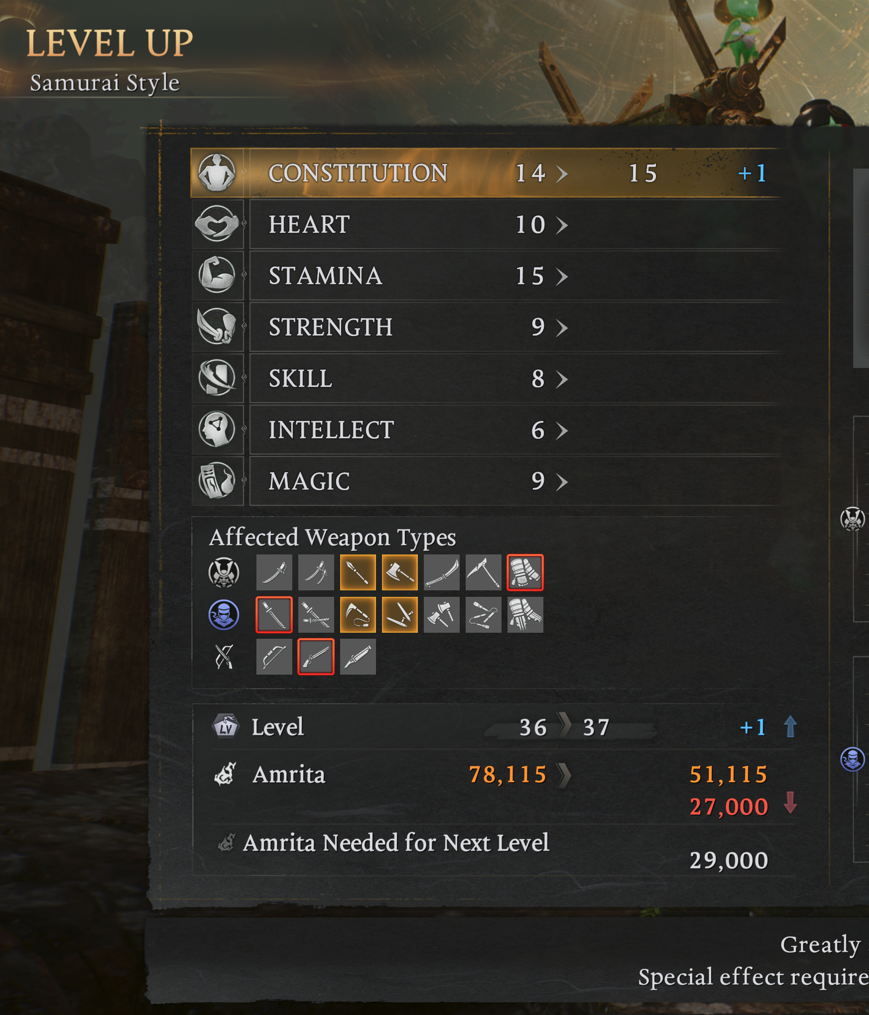Viewport: 869px width, 1015px height.
Task: Click the highlighted tonfa weapon icon
Action: (x=400, y=615)
